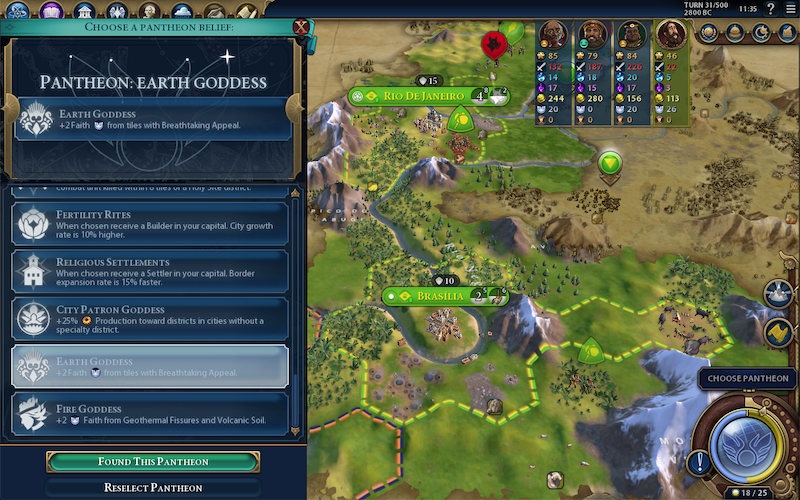
Task: Open the government building icon
Action: click(x=84, y=11)
